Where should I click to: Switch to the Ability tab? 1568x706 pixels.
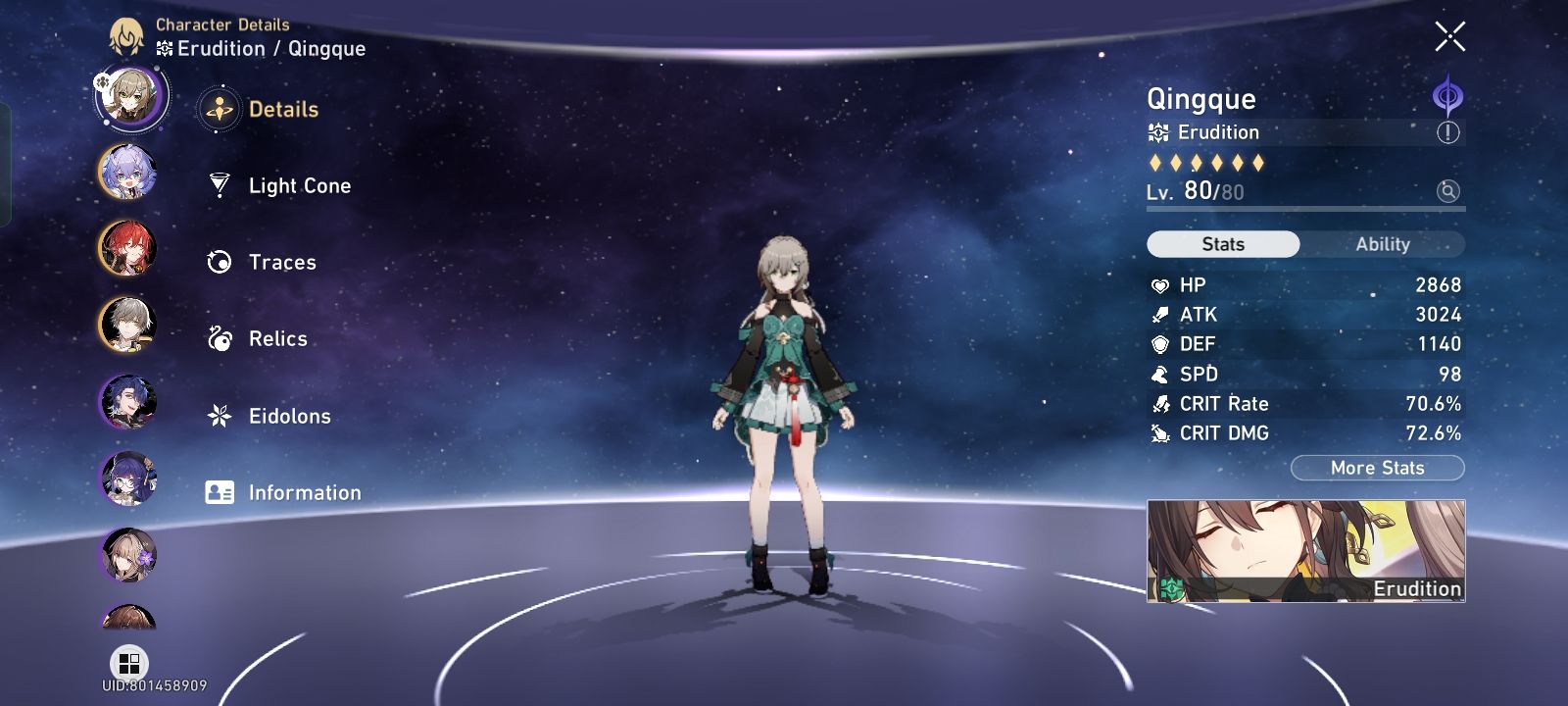click(1382, 244)
